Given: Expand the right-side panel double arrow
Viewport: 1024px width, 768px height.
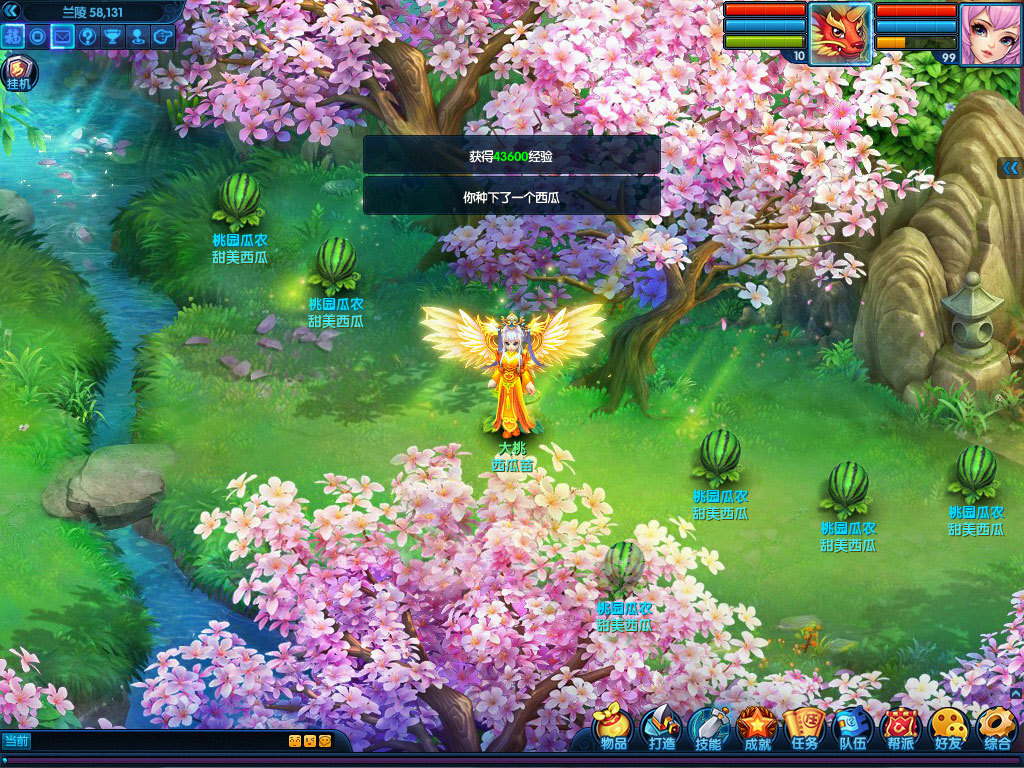Looking at the screenshot, I should tap(1010, 168).
